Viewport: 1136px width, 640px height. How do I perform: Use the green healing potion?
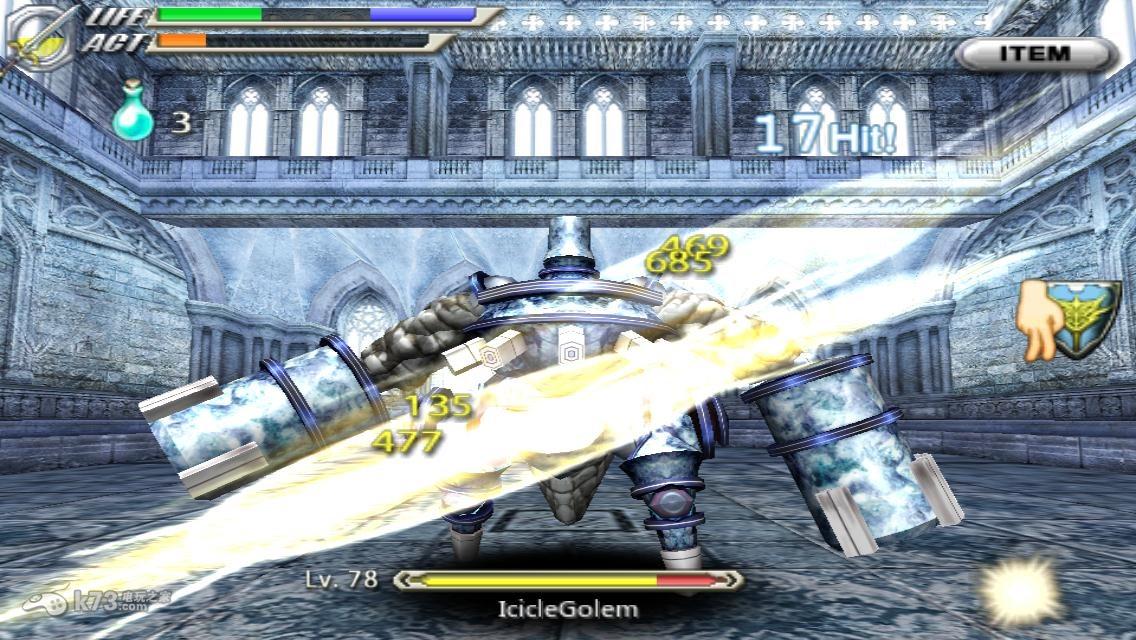click(133, 118)
